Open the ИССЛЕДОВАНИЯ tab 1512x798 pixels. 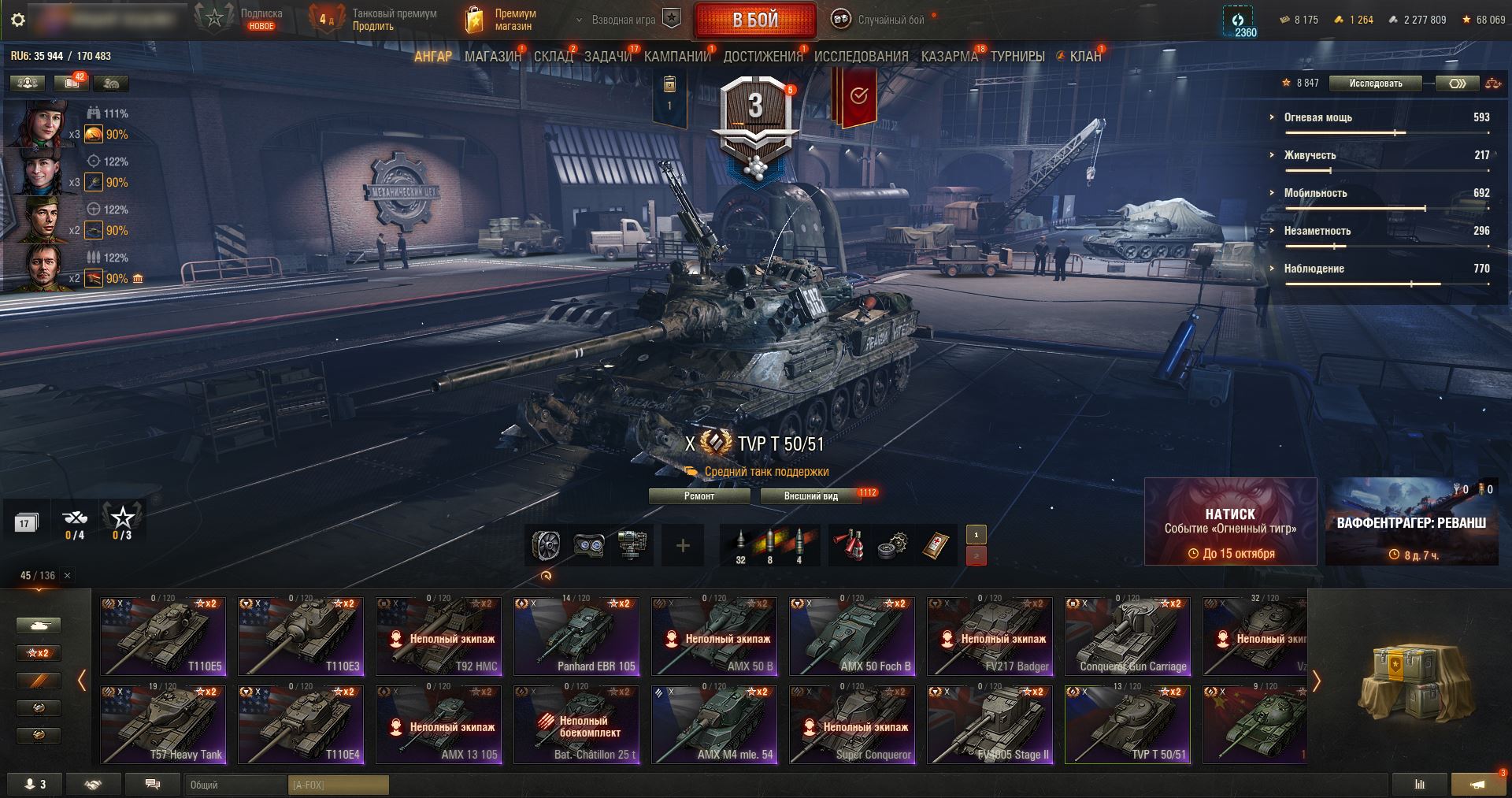[861, 57]
